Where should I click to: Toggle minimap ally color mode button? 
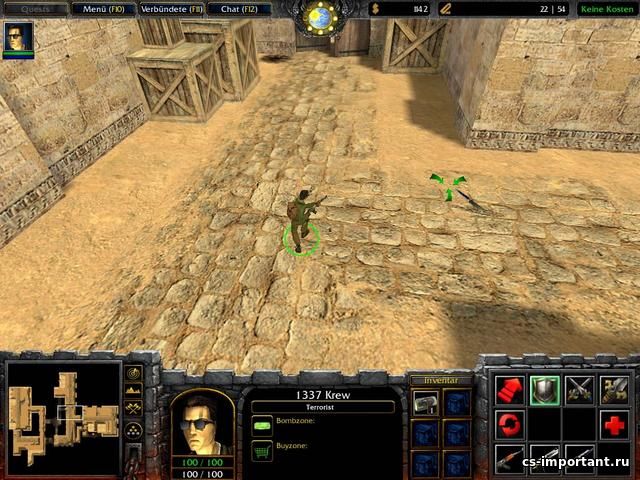134,409
